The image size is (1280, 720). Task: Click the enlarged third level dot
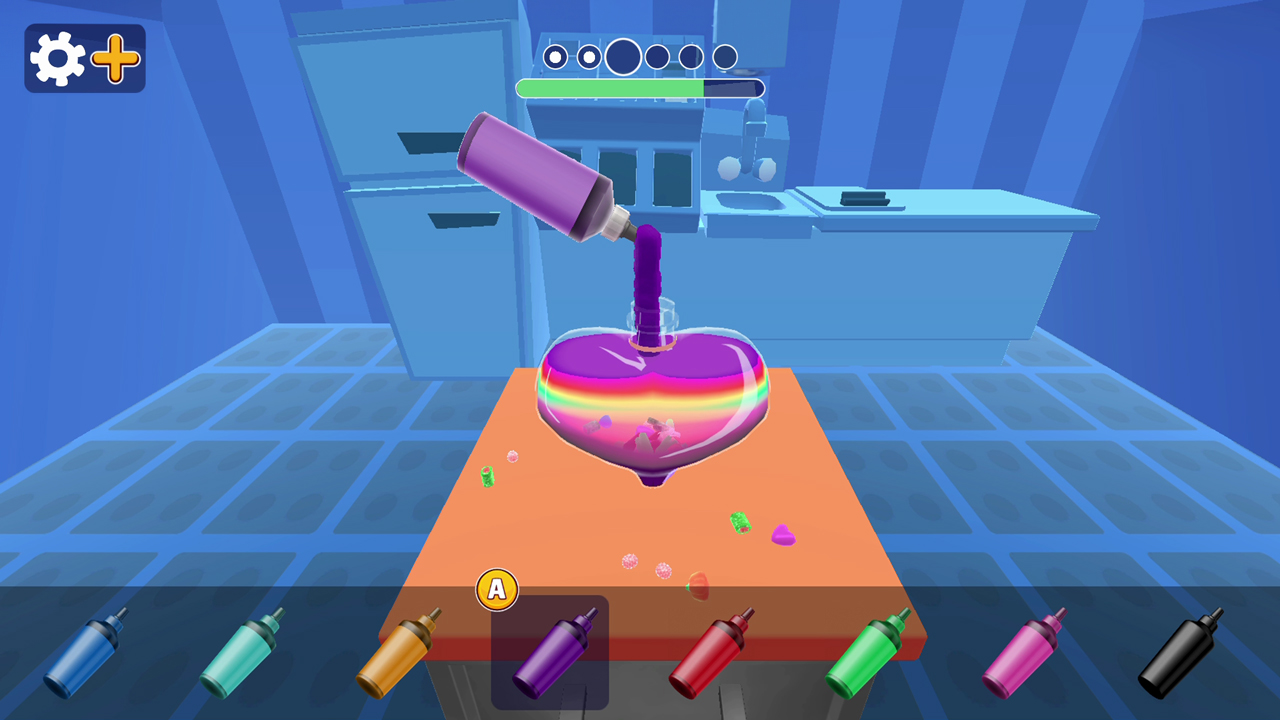tap(622, 56)
